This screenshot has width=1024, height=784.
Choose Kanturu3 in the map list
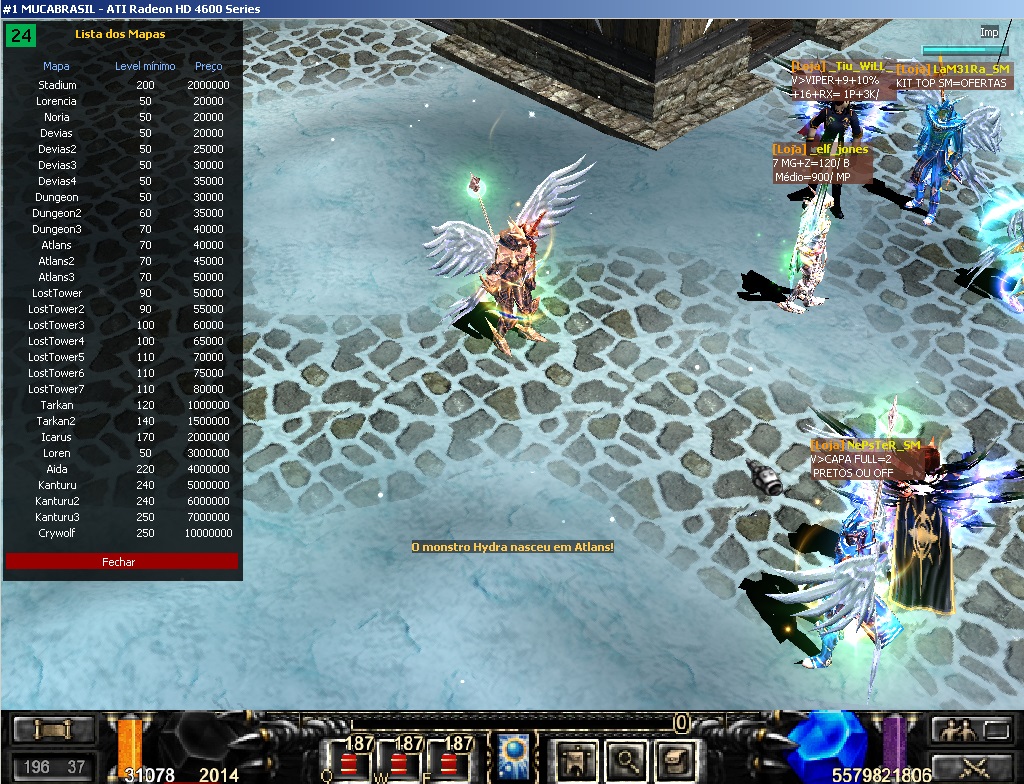(57, 517)
